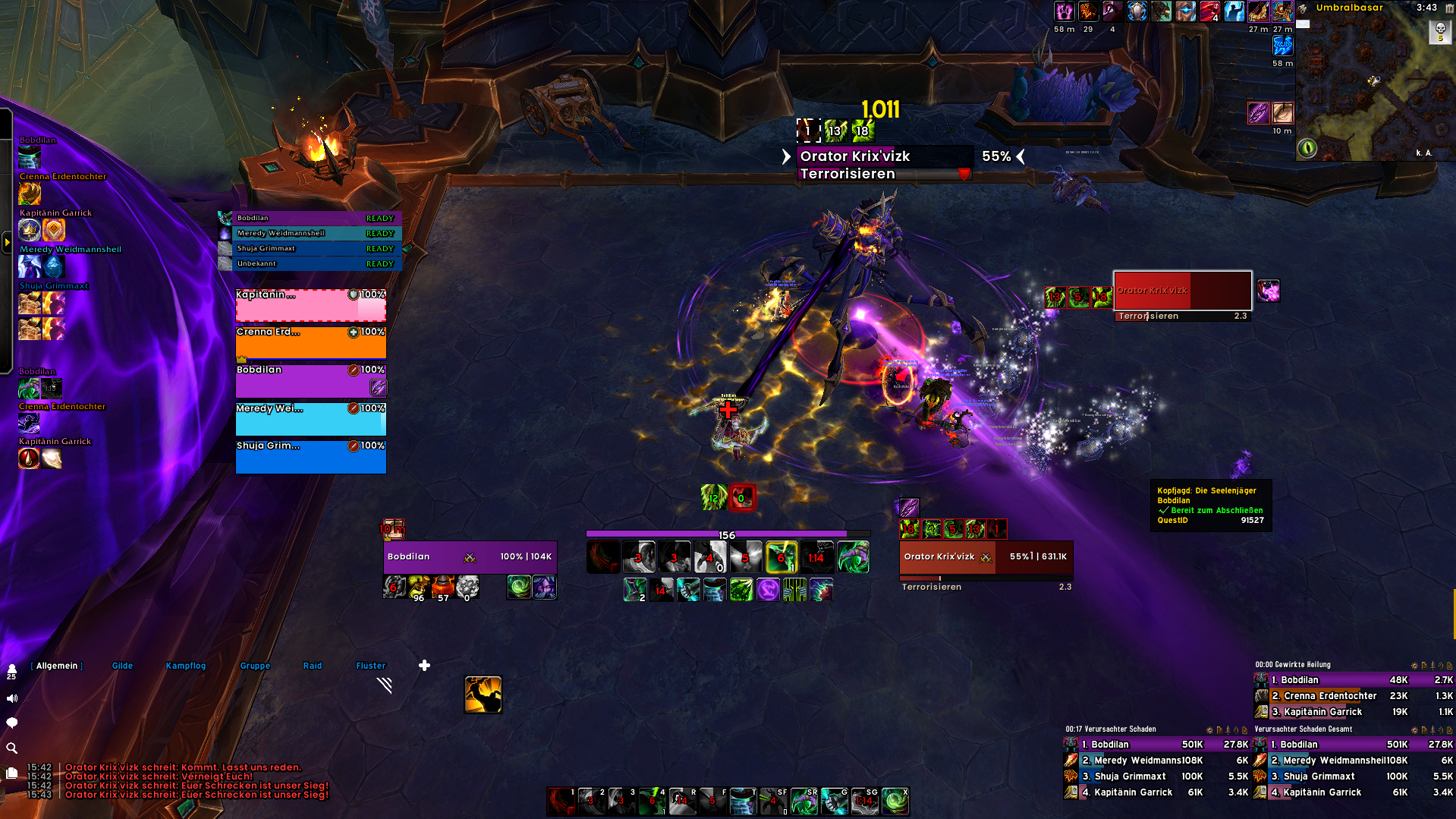
Task: Click Bobdilan's class icon in the healing meter
Action: coord(1262,680)
